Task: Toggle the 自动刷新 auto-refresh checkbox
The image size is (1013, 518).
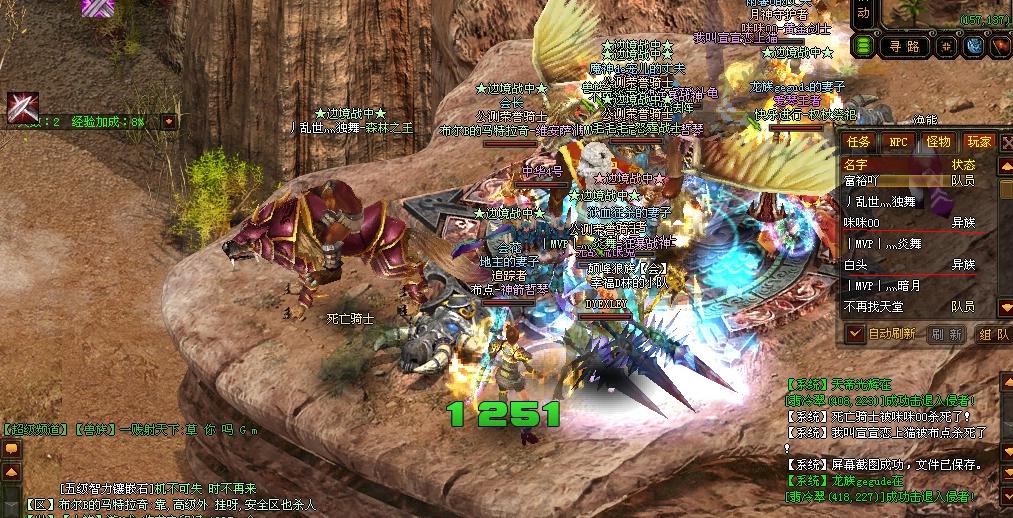Action: [856, 334]
